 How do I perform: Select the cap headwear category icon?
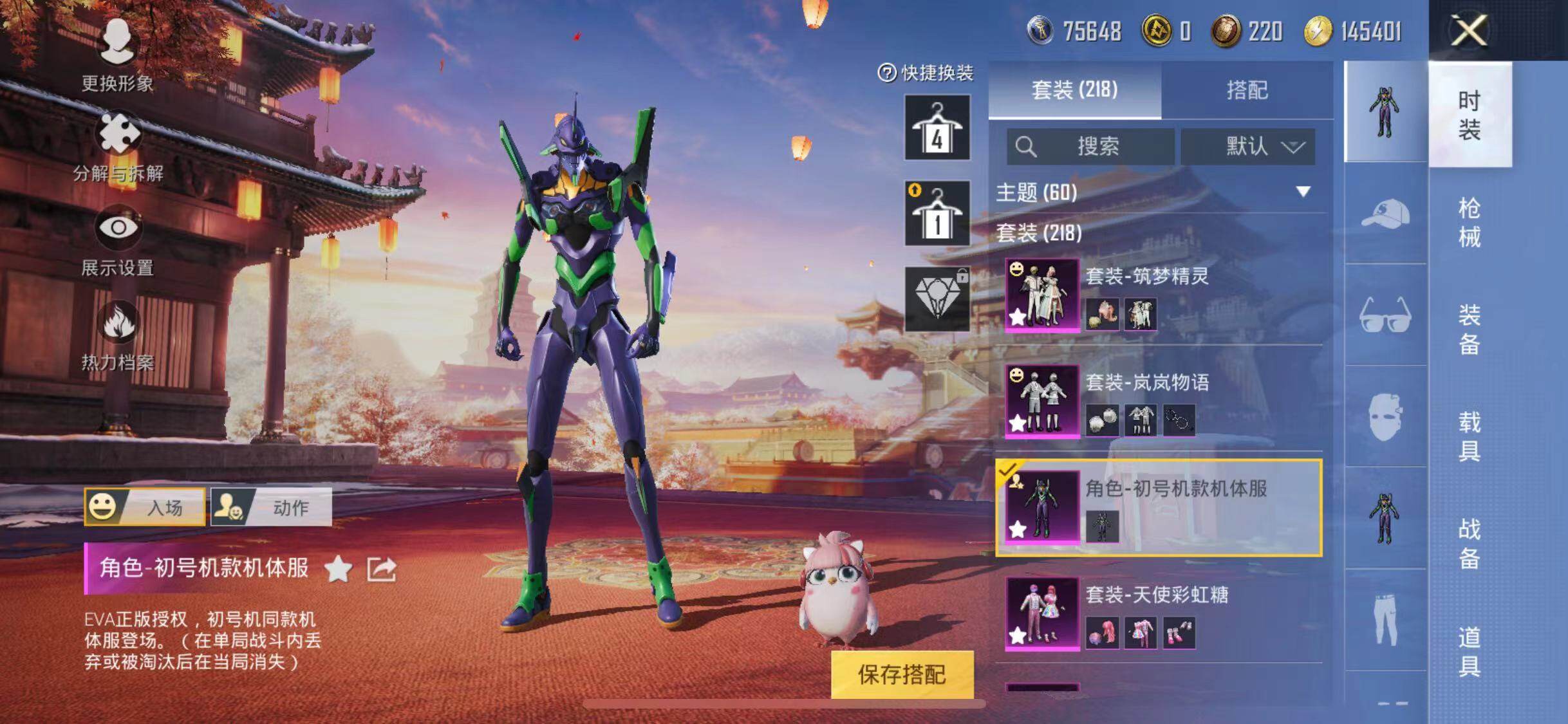[1385, 214]
